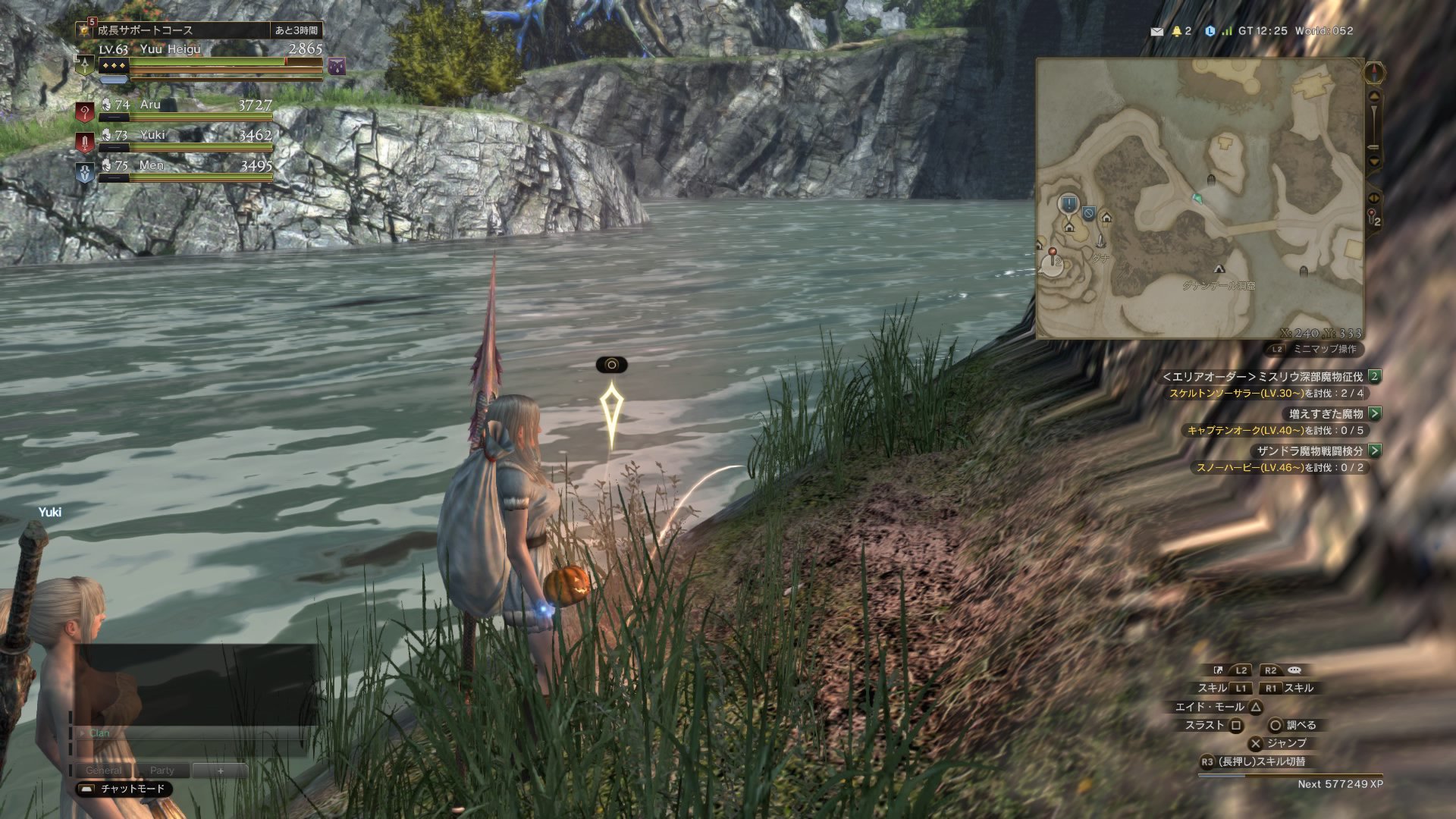Toggle the minimap pin filter button
1456x819 pixels.
click(1374, 218)
